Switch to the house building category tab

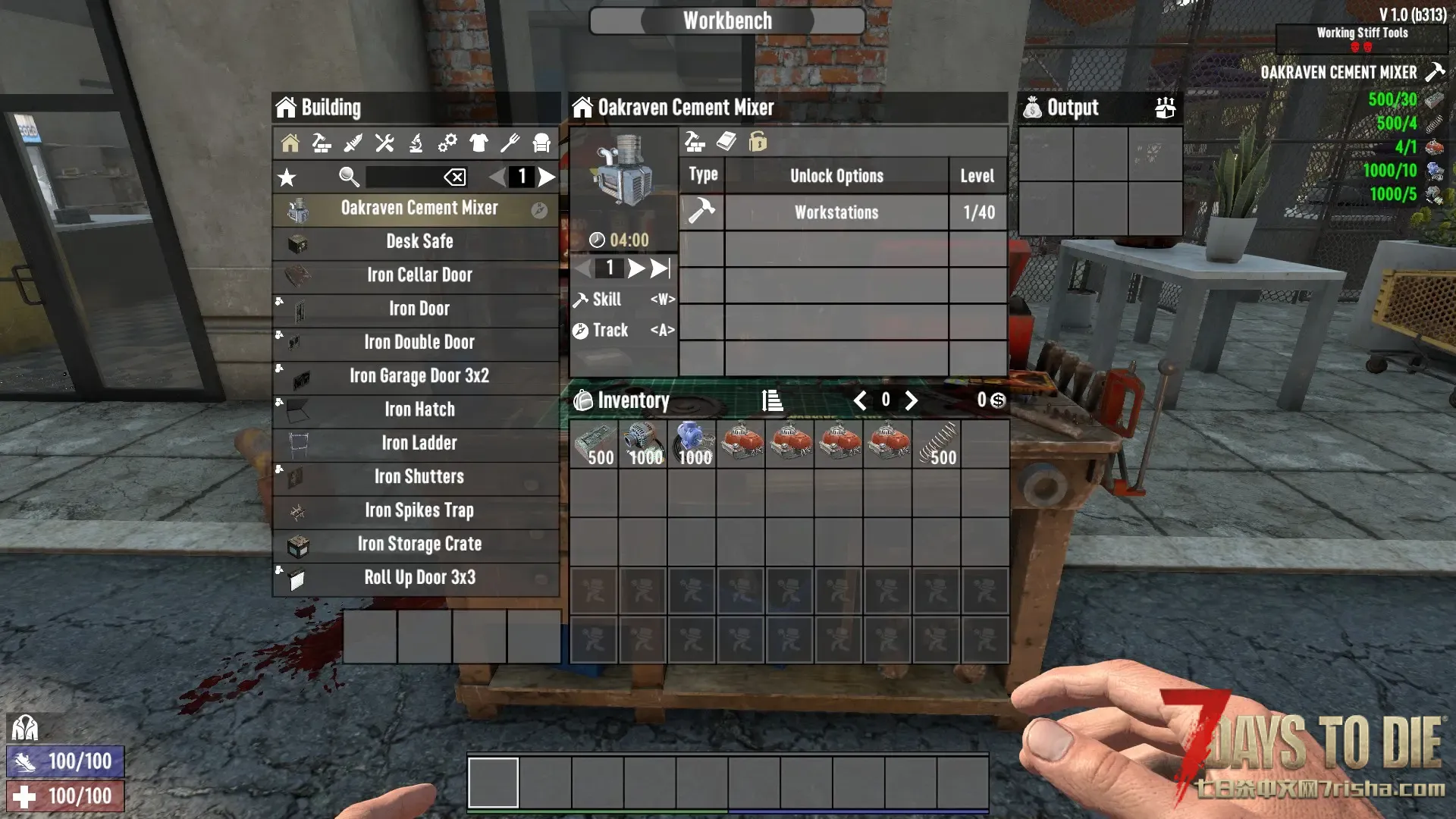tap(290, 143)
